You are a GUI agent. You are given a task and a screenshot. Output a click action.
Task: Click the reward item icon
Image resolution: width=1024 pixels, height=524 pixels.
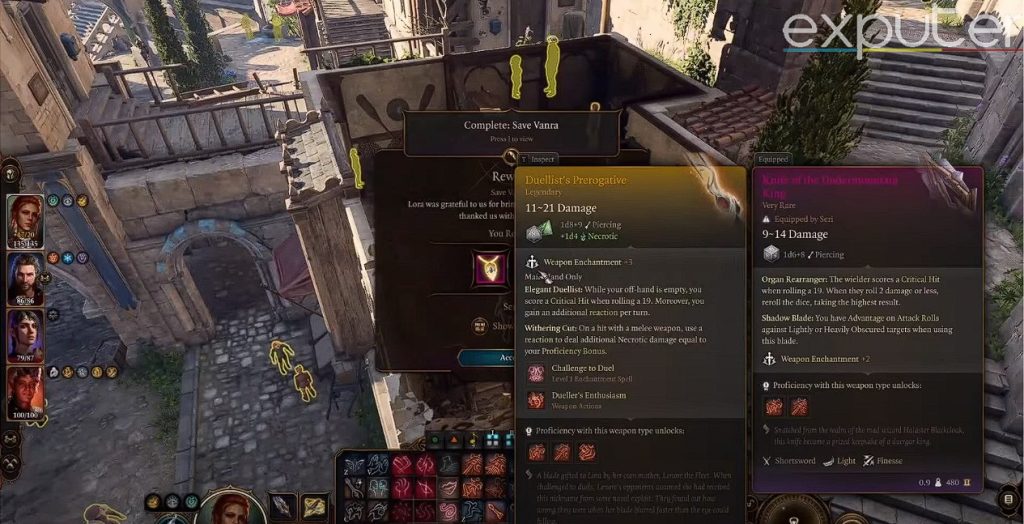pos(489,269)
